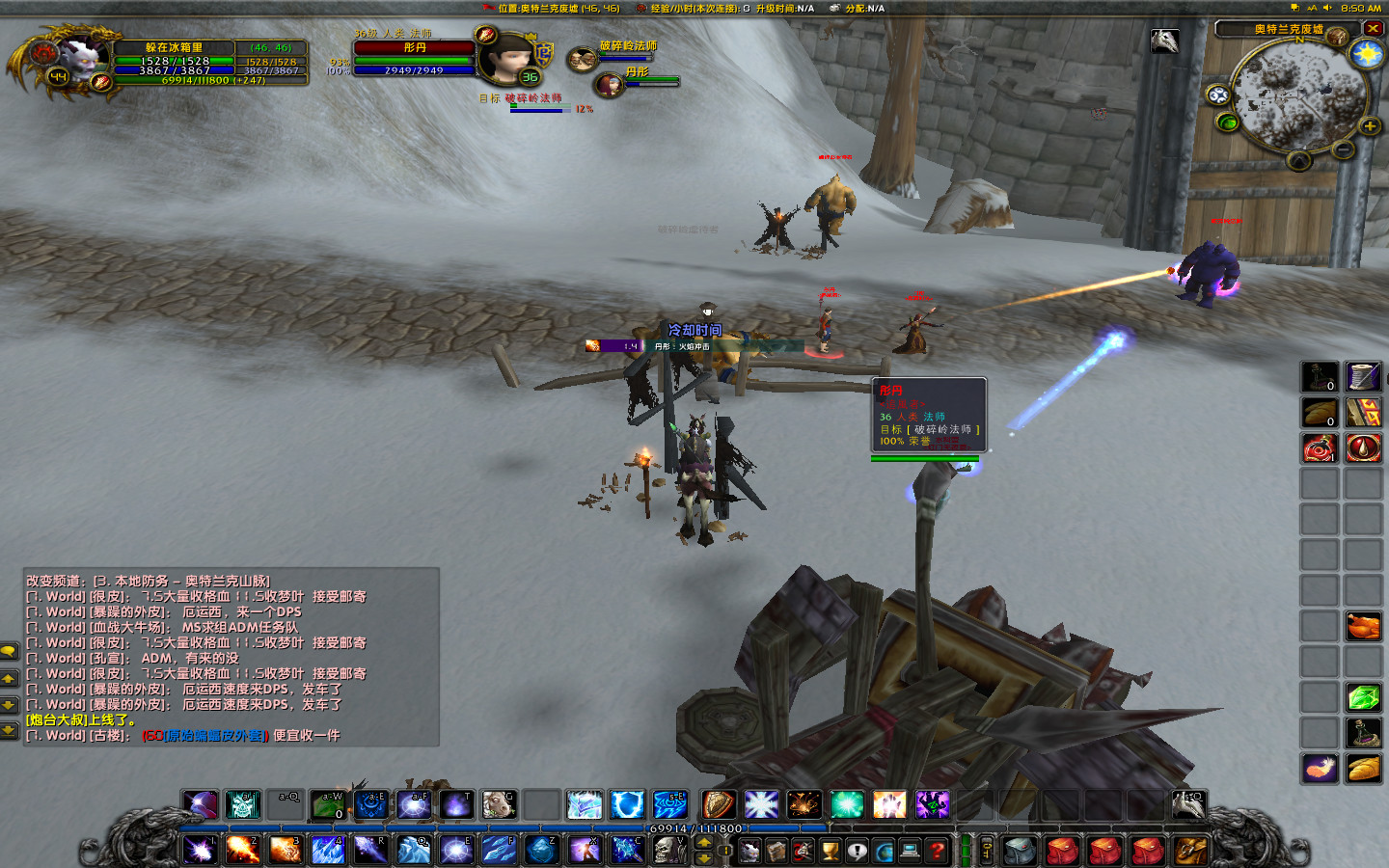Toggle the speaker sound icon in top bar
This screenshot has height=868, width=1389.
(1327, 8)
